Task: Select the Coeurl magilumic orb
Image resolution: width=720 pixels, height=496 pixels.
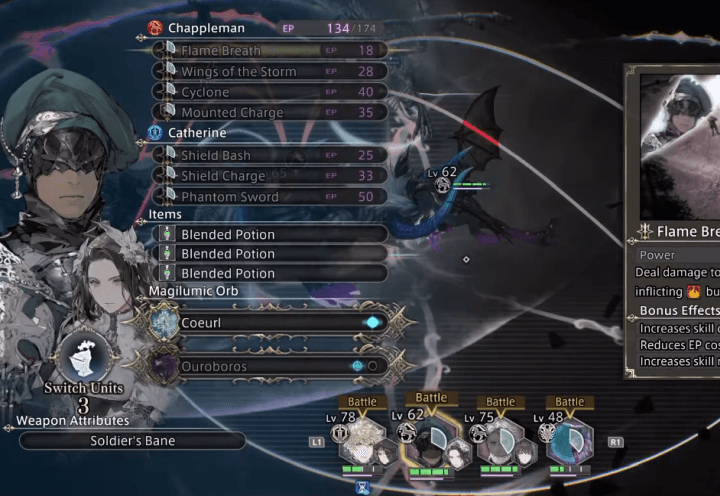Action: pos(270,323)
